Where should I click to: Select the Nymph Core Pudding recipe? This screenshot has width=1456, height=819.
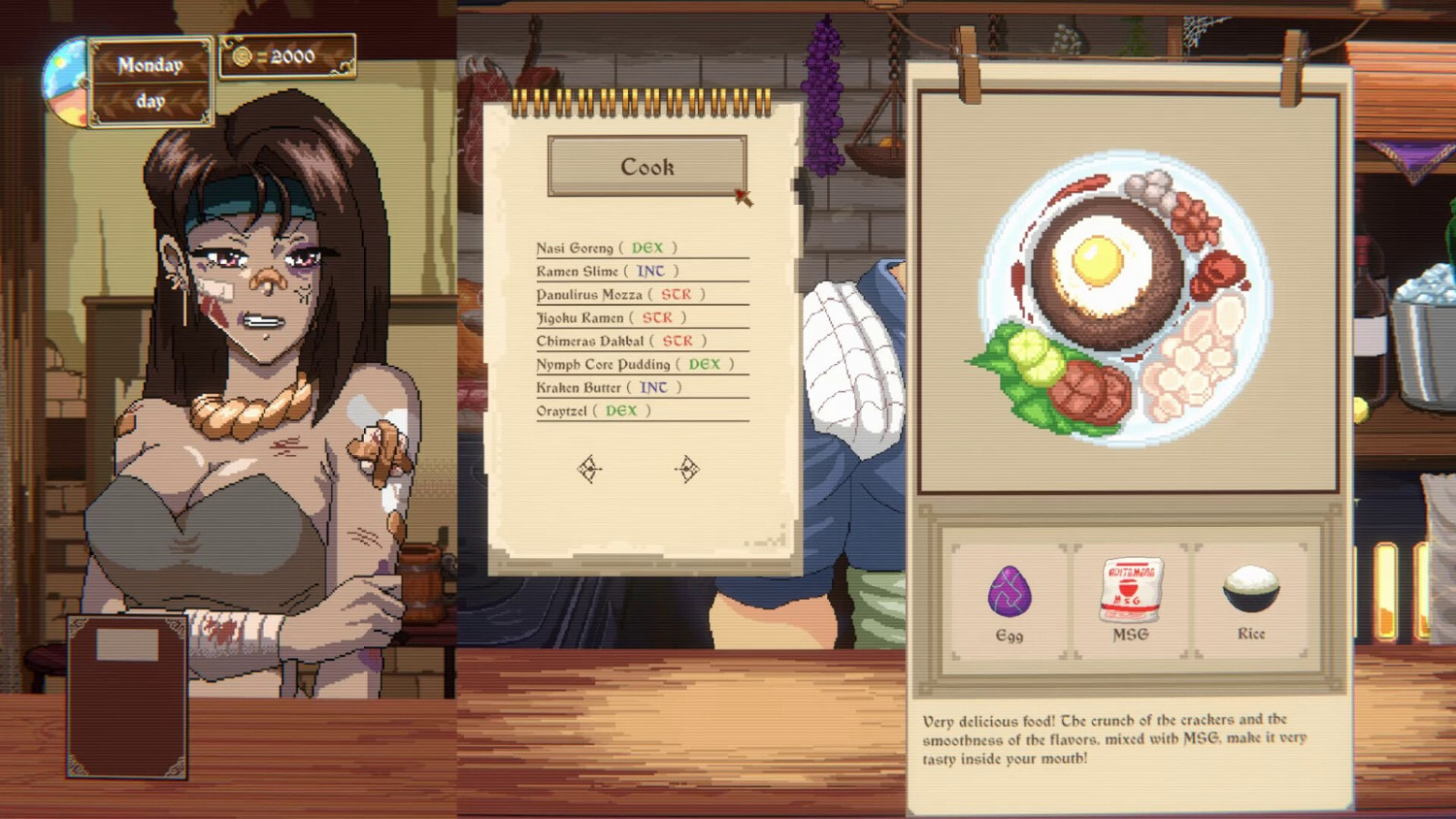pyautogui.click(x=605, y=364)
